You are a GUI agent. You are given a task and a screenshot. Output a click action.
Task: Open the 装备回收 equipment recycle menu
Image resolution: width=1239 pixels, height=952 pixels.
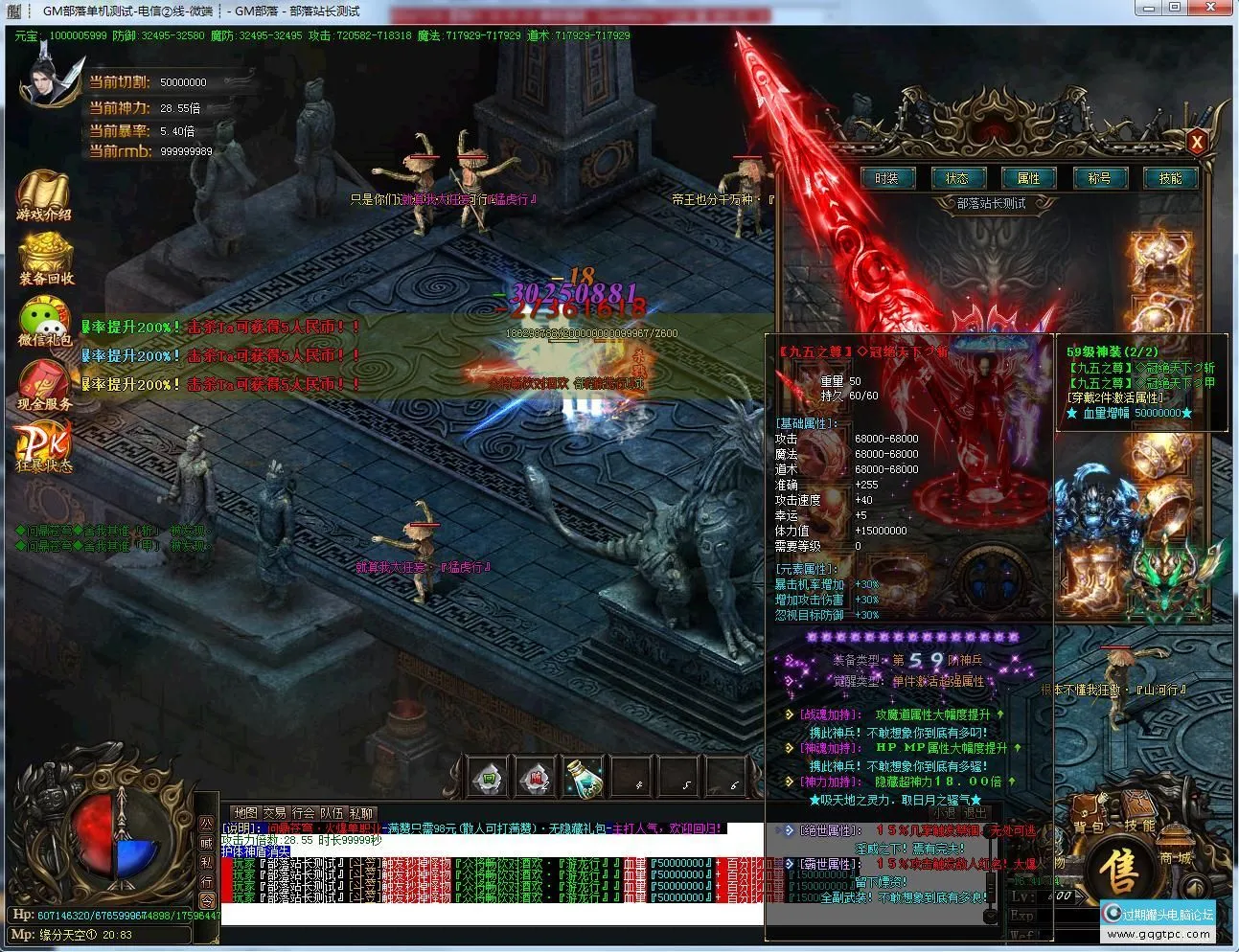pos(45,259)
